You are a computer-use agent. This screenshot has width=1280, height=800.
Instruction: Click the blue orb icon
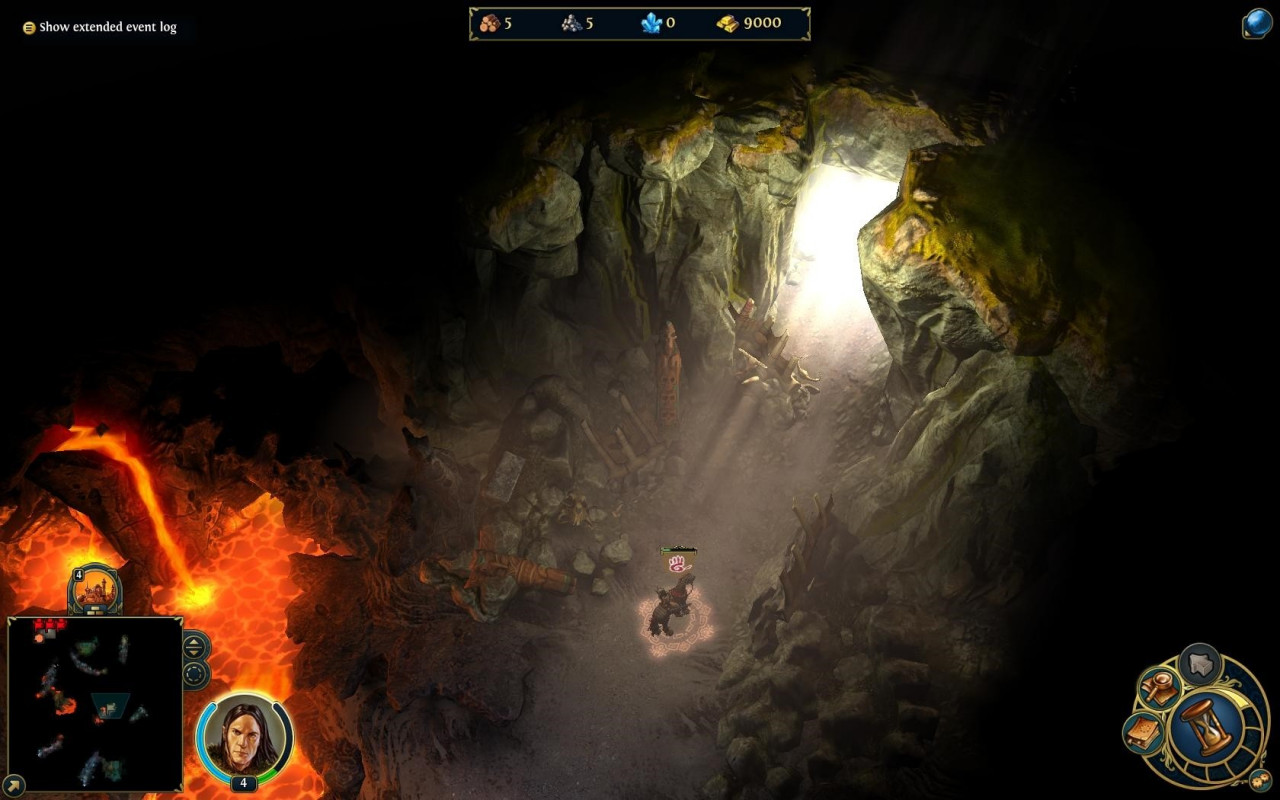(x=1257, y=24)
